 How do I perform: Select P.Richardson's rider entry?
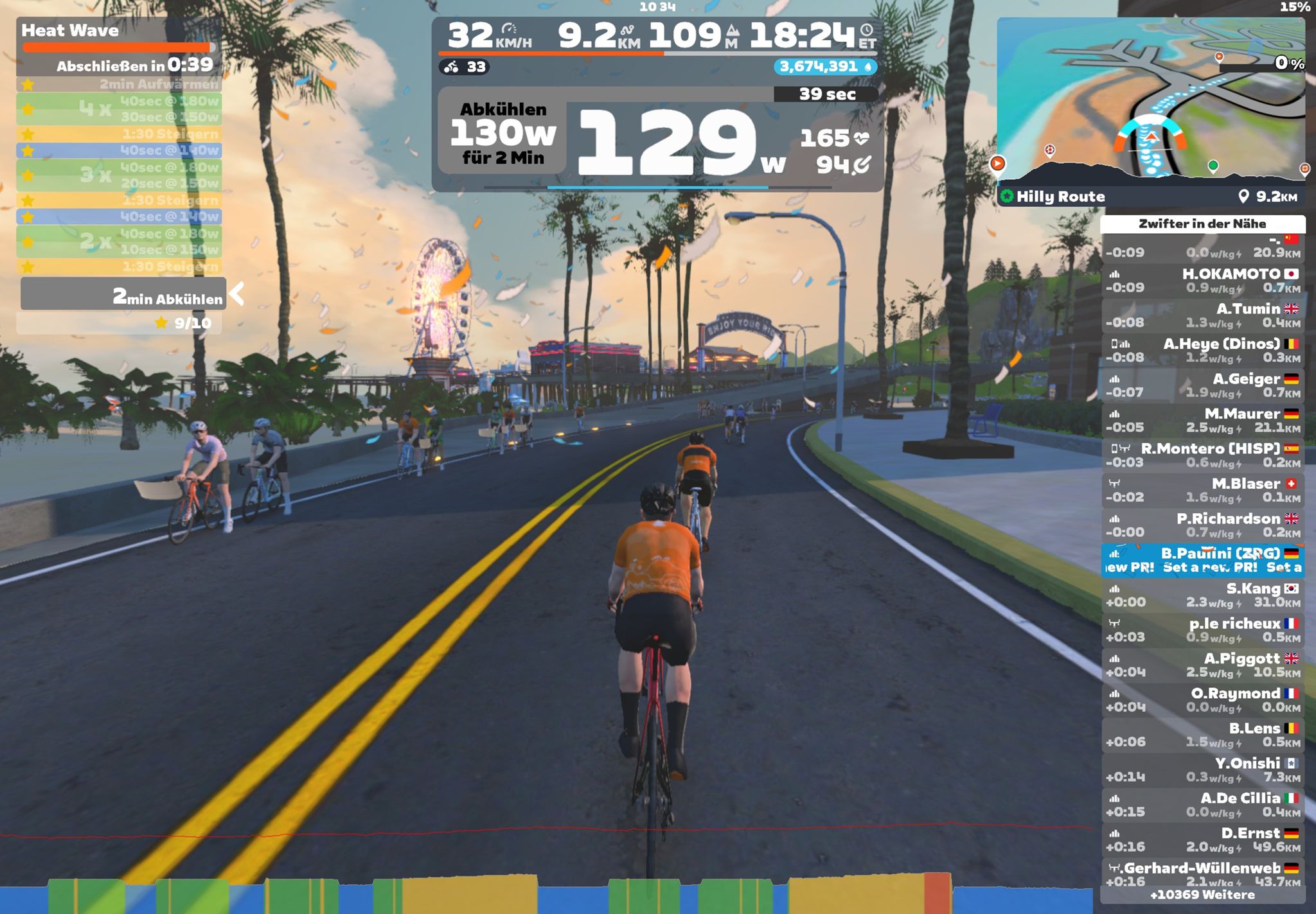pos(1203,525)
